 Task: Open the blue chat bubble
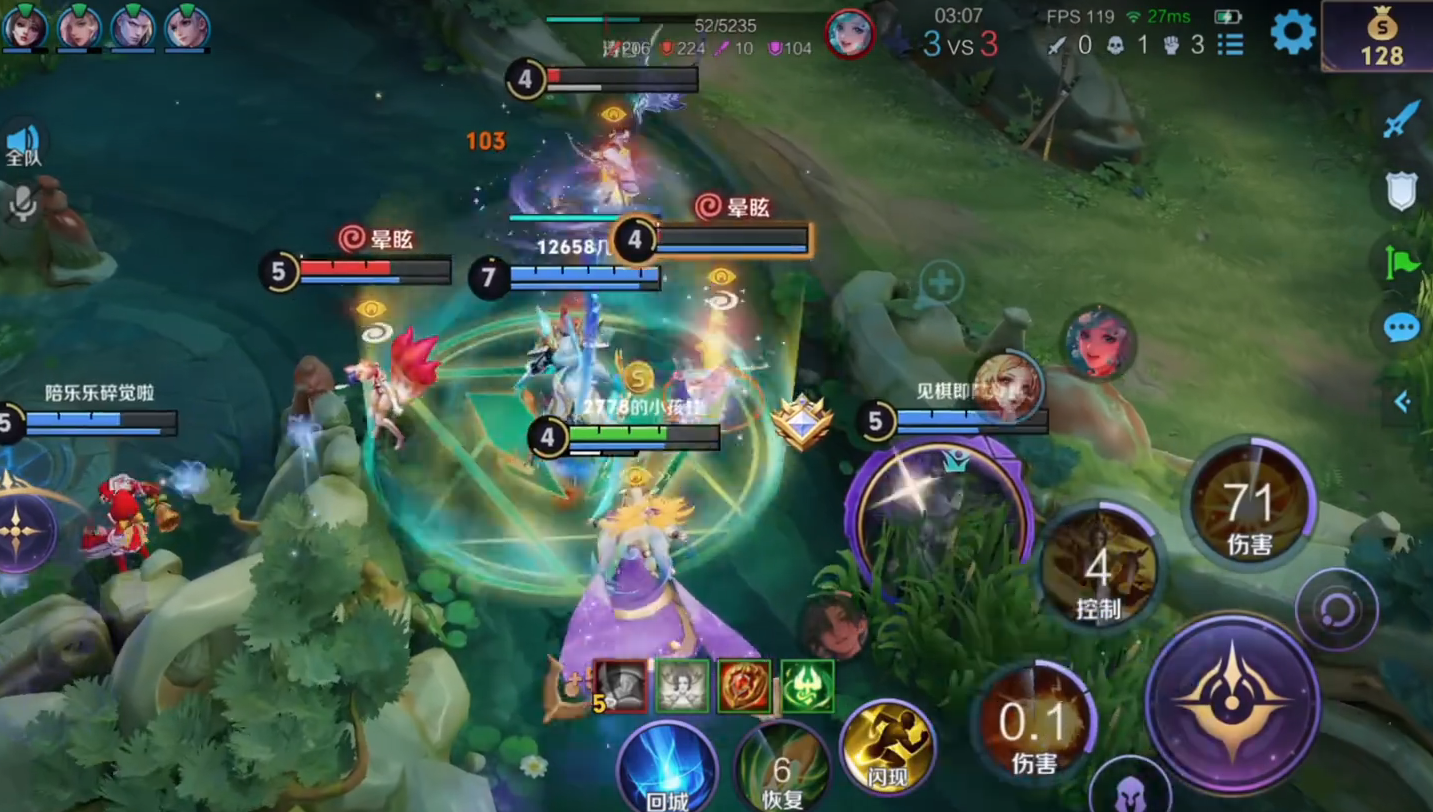coord(1402,327)
